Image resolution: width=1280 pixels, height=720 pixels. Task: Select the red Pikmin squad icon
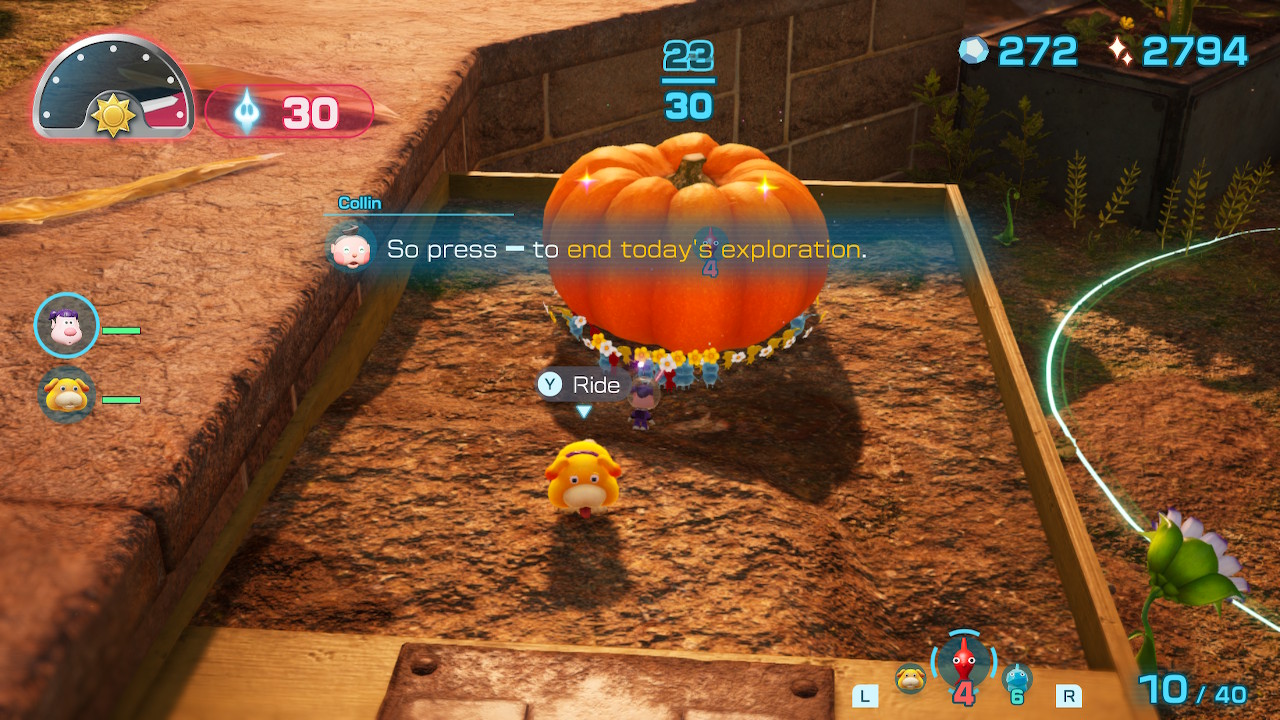pyautogui.click(x=964, y=662)
